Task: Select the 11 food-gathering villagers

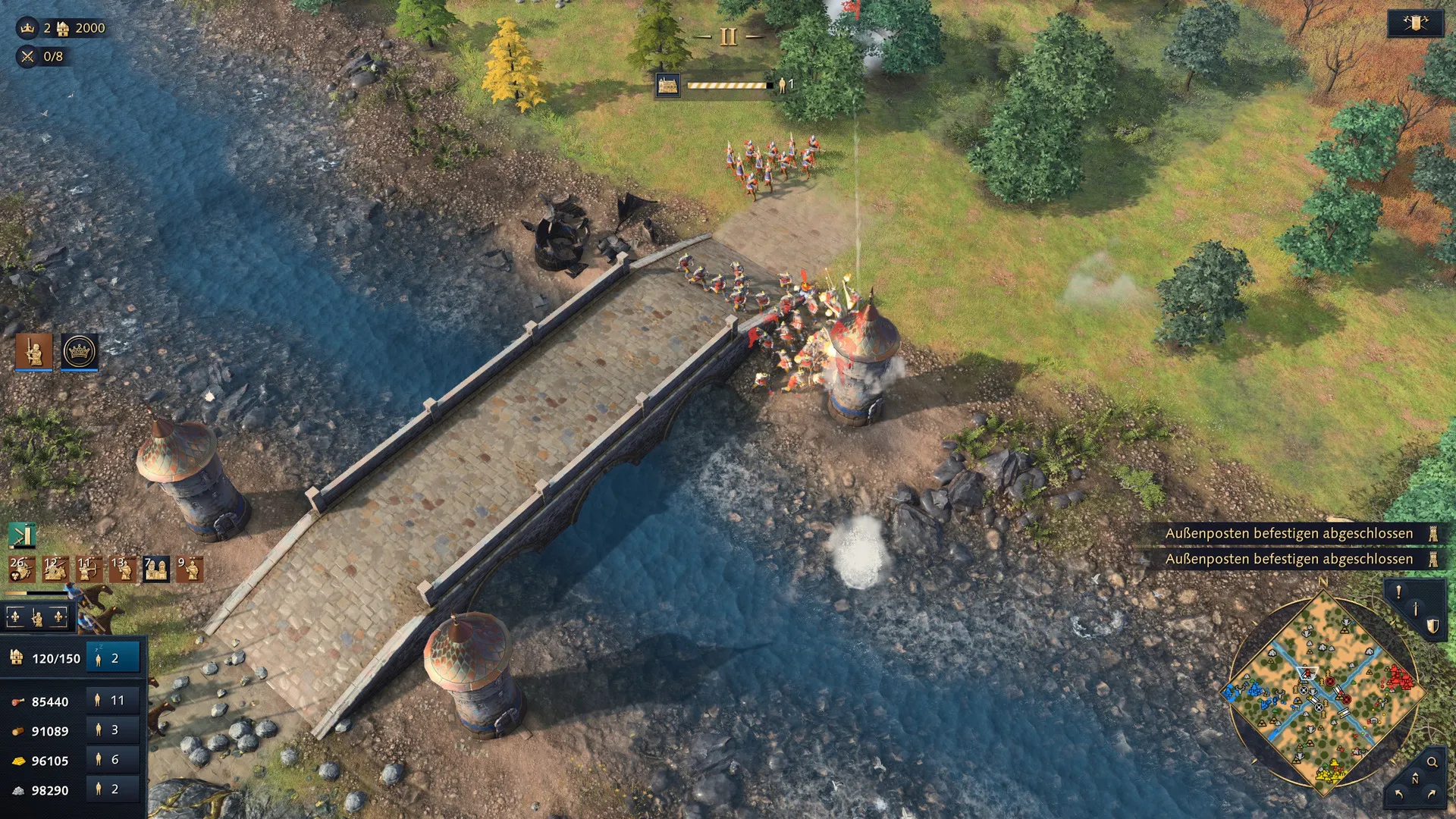Action: 113,701
